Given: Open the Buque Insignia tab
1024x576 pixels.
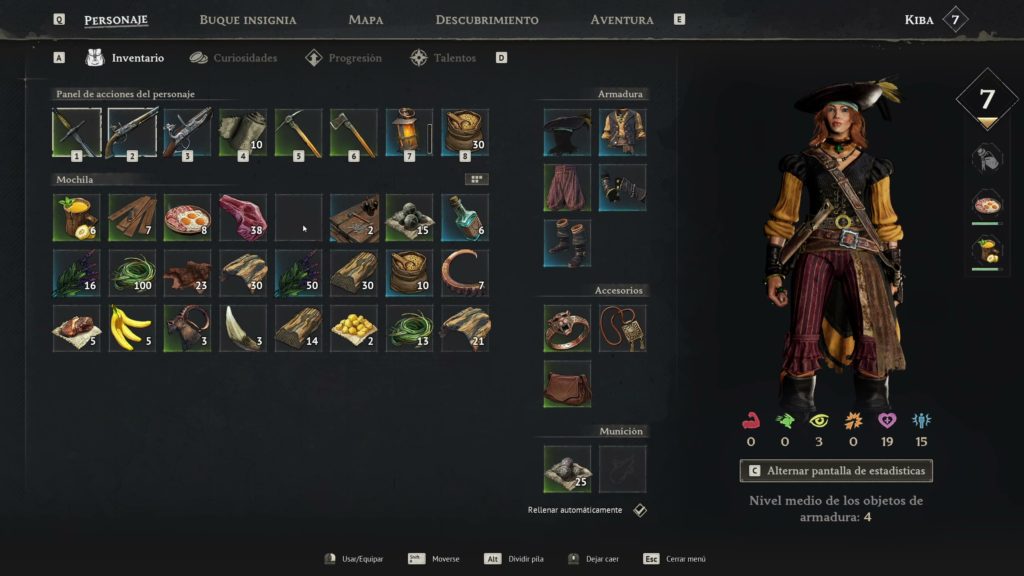Looking at the screenshot, I should pos(247,20).
